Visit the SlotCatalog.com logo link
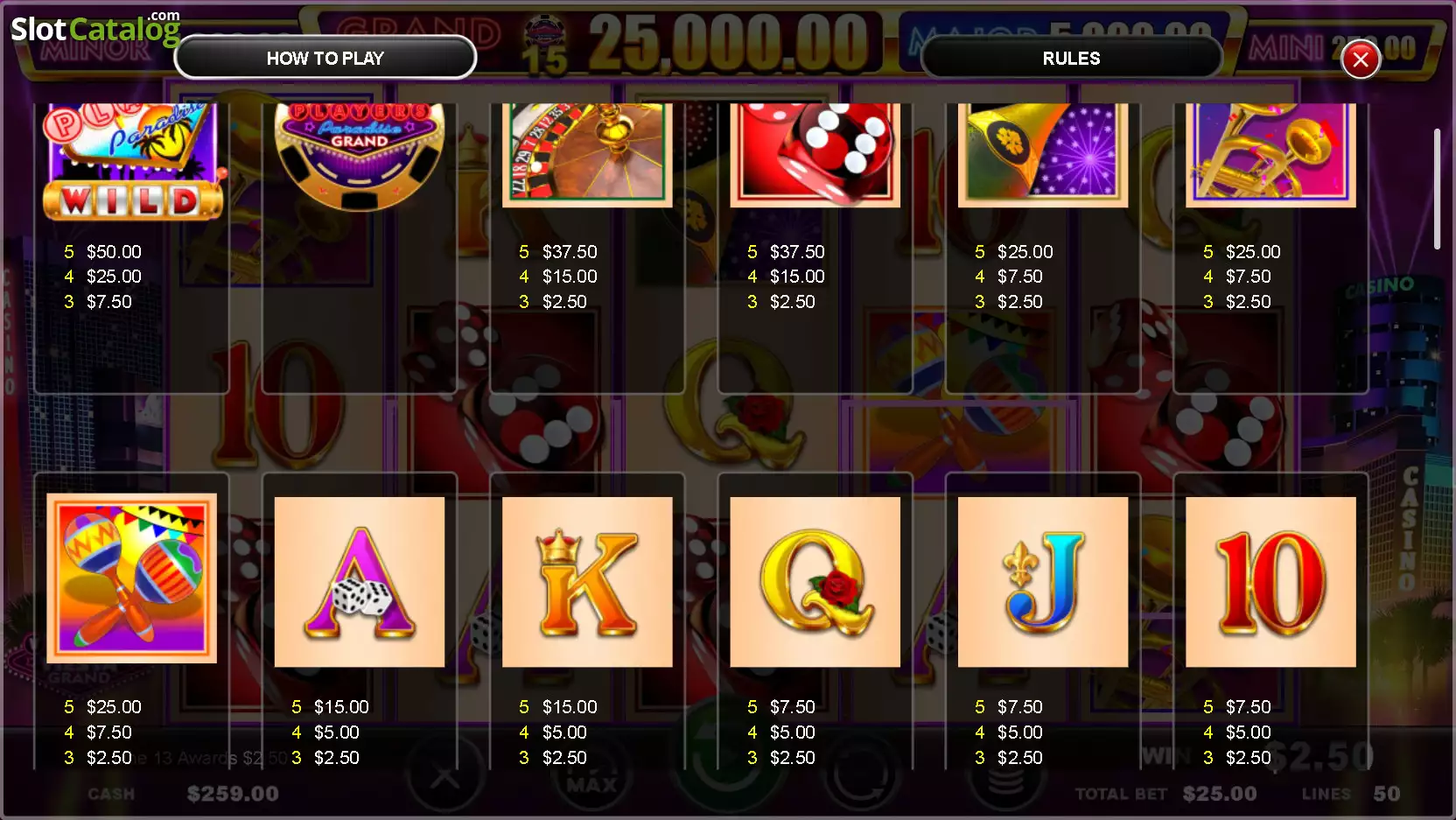Screen dimensions: 1456x820 tap(94, 28)
